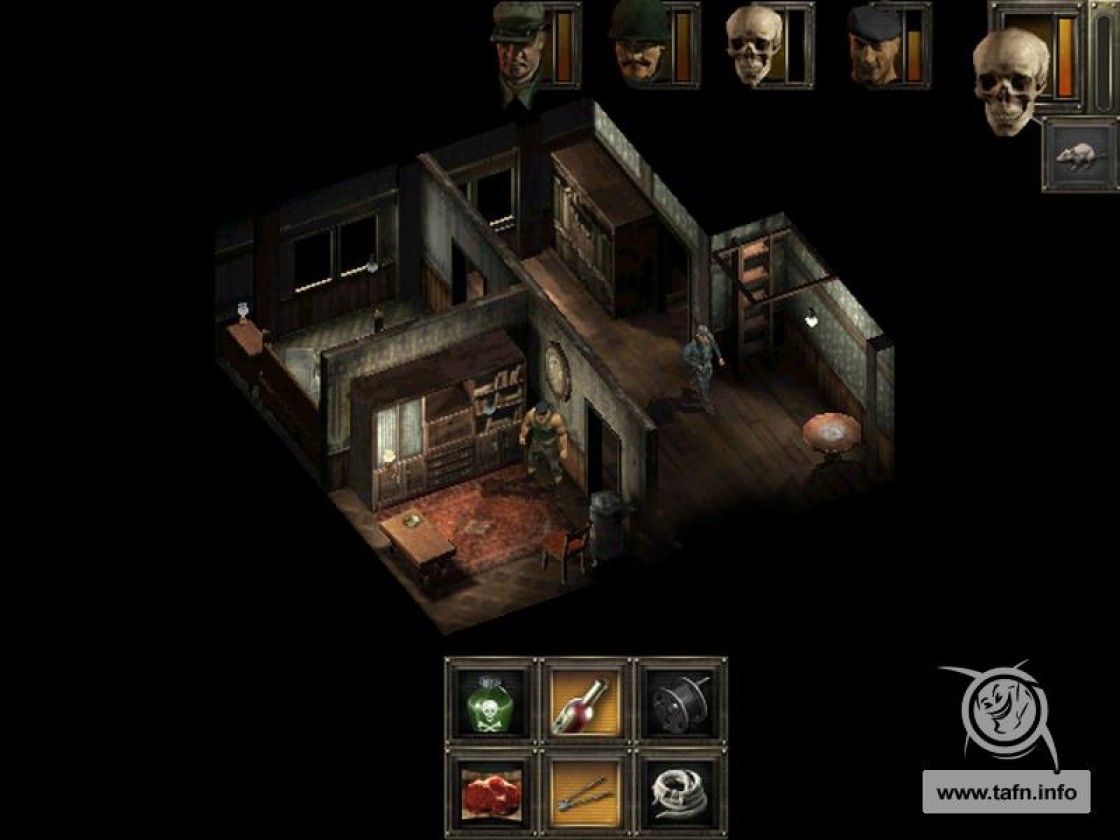
Task: Choose the coiled white rope item
Action: click(681, 792)
